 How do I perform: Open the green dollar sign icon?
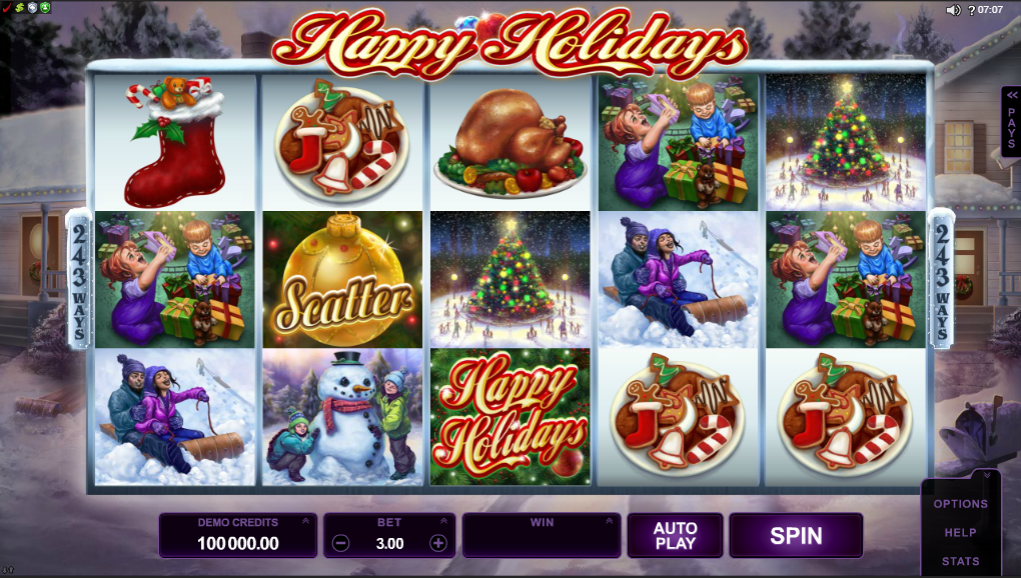coord(19,7)
